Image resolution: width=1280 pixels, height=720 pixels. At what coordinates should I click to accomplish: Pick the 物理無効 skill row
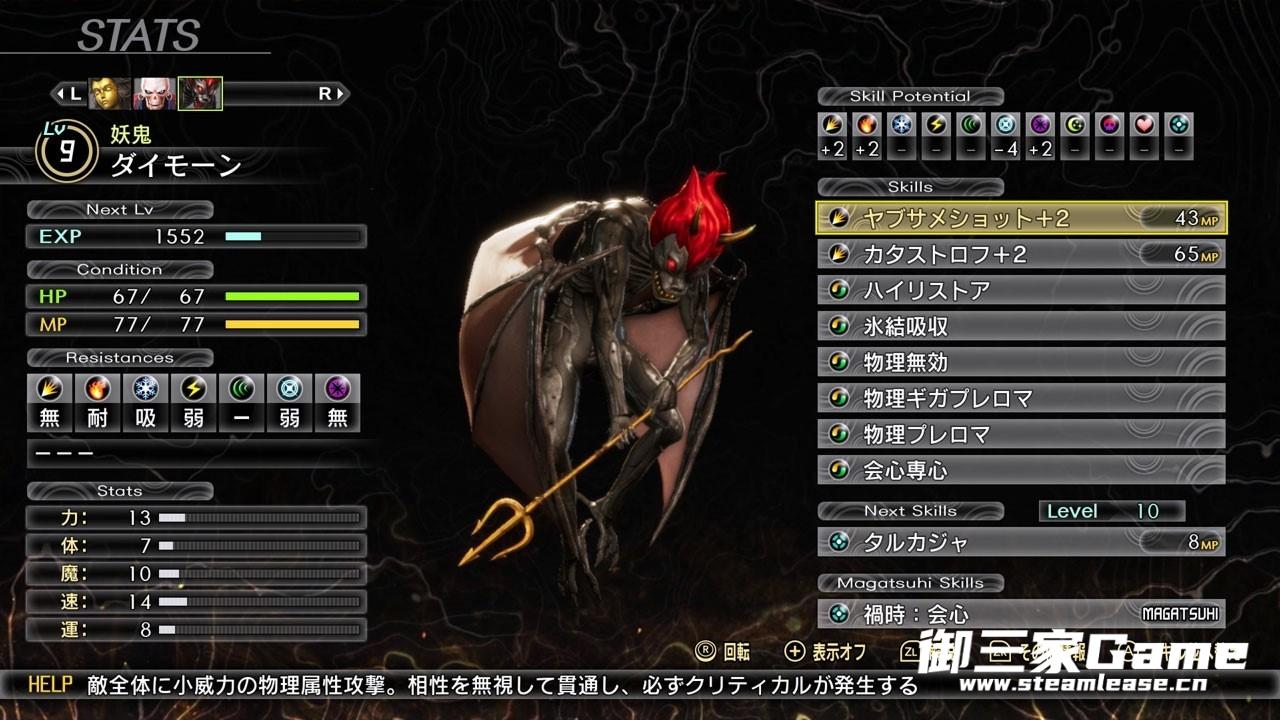pyautogui.click(x=1020, y=362)
